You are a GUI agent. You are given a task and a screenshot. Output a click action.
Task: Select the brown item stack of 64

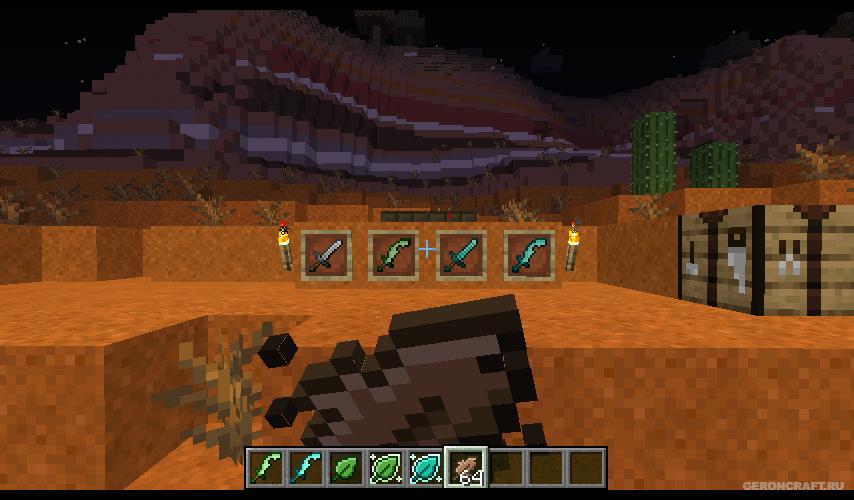tap(466, 467)
